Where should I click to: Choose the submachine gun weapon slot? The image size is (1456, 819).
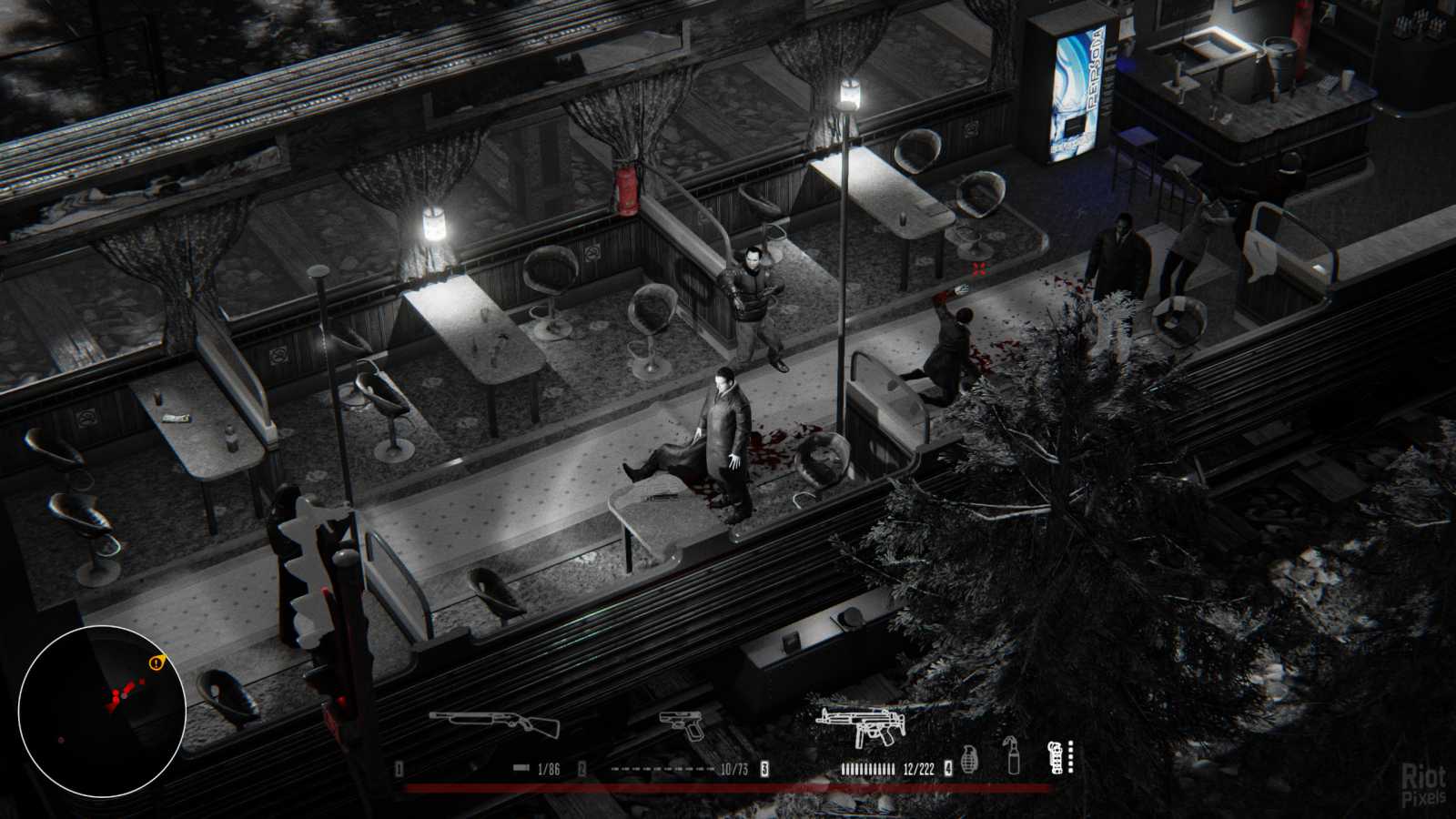click(x=860, y=725)
